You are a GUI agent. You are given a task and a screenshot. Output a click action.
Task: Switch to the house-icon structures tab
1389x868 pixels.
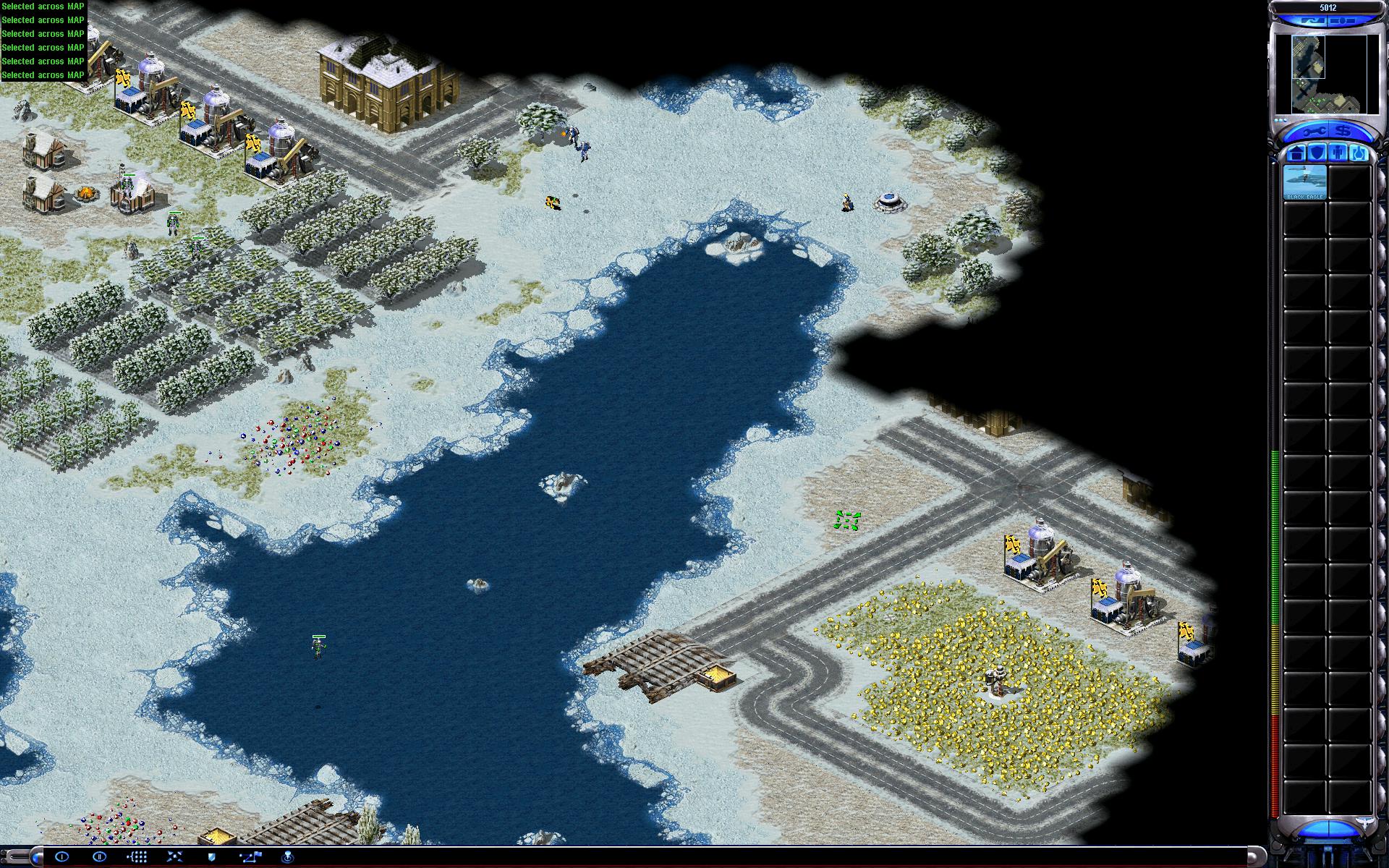point(1296,153)
